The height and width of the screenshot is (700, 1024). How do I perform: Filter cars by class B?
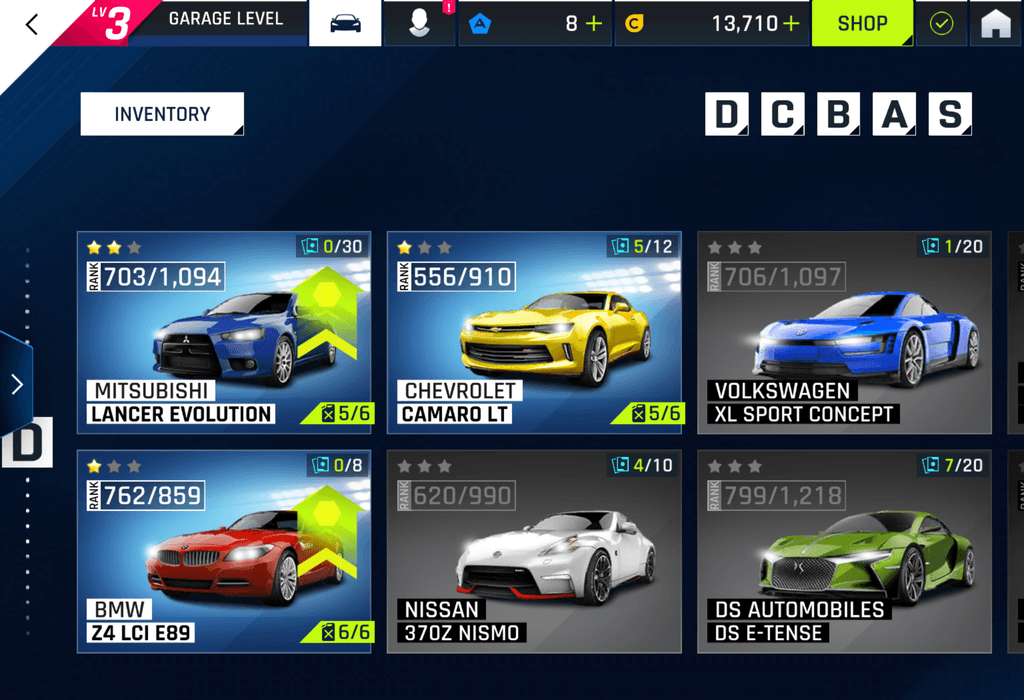(x=838, y=115)
